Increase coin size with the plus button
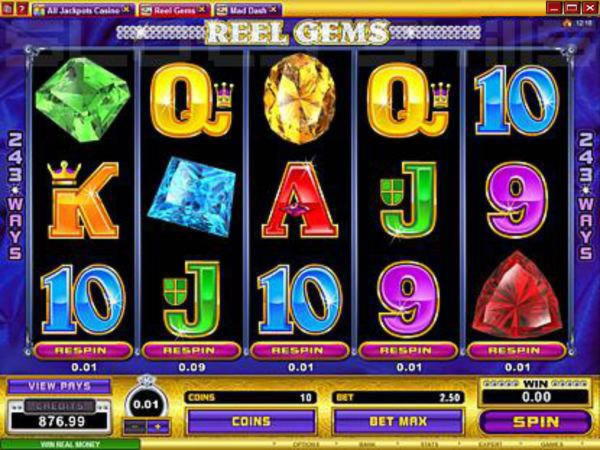 pyautogui.click(x=156, y=427)
